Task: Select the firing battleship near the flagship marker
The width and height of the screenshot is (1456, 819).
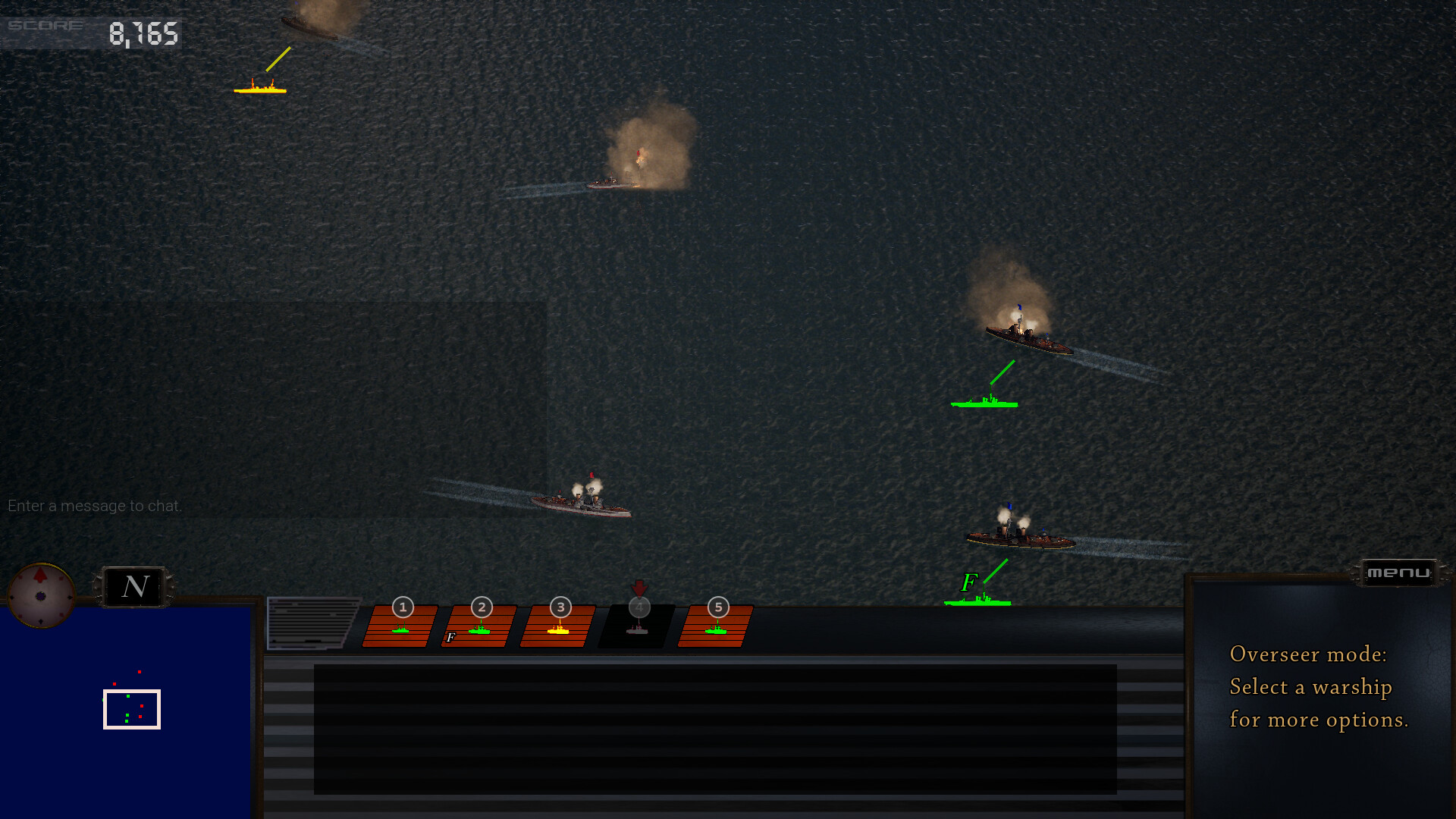Action: pos(1020,538)
